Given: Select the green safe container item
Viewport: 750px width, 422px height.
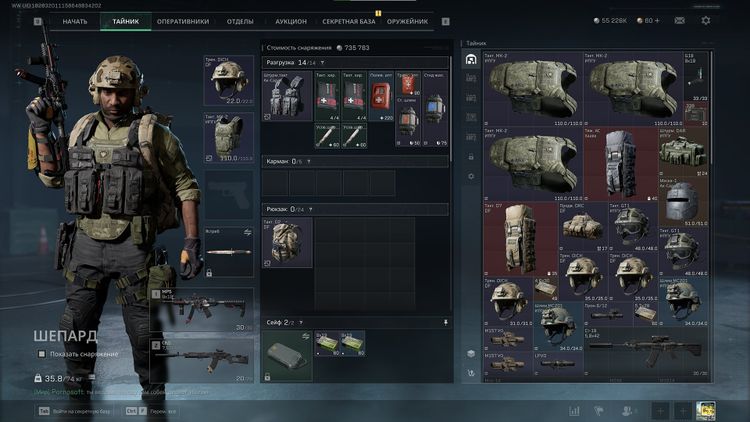Looking at the screenshot, I should (287, 357).
